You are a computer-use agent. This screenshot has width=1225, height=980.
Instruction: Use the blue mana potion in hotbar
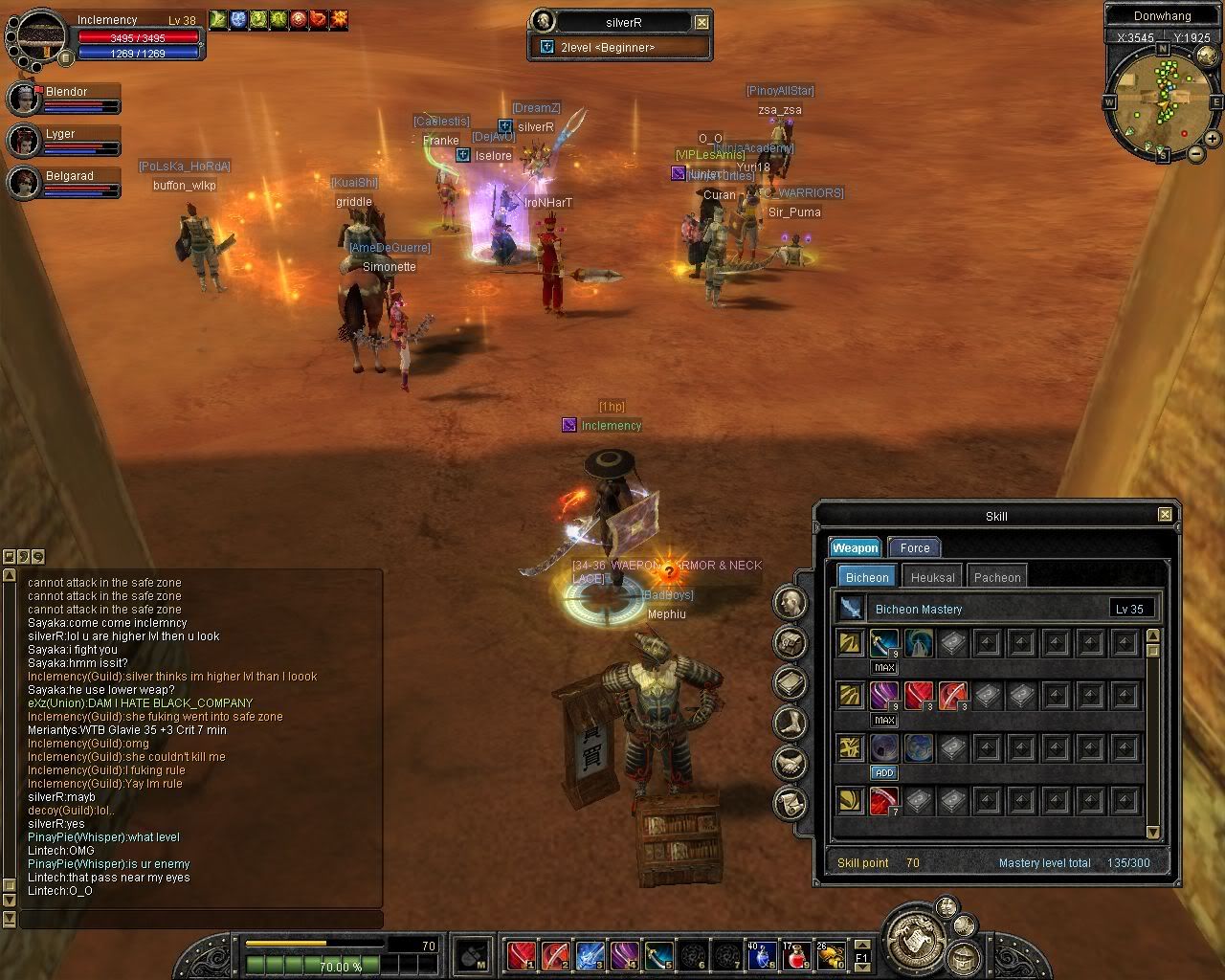tap(763, 955)
